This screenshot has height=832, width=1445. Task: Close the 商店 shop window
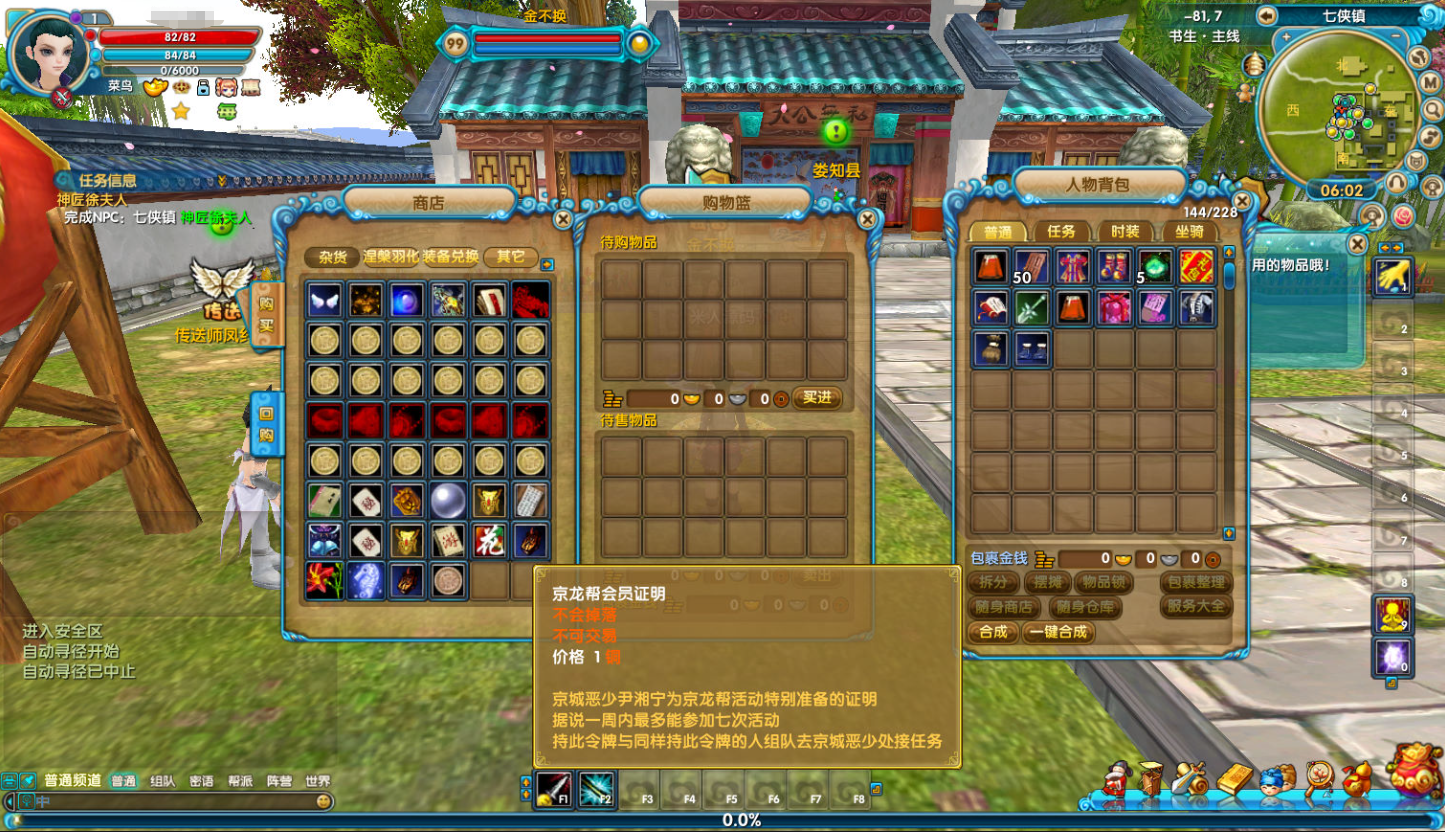563,219
